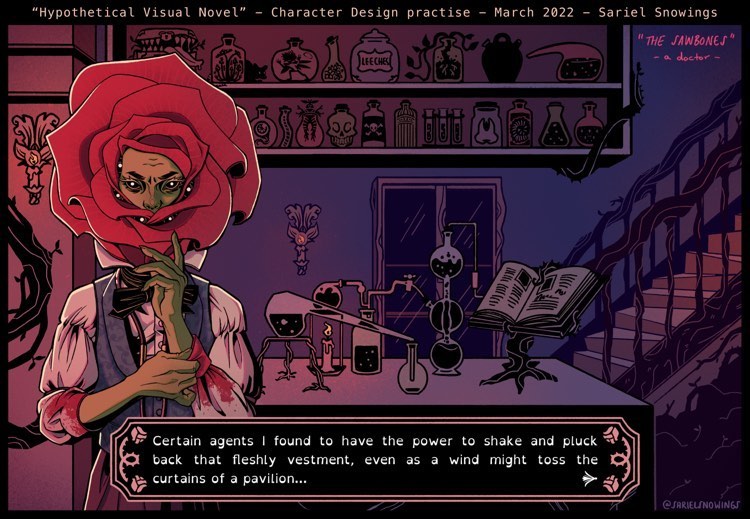Click the continue arrow in the dialogue box
Screen dimensions: 750x519
588,480
